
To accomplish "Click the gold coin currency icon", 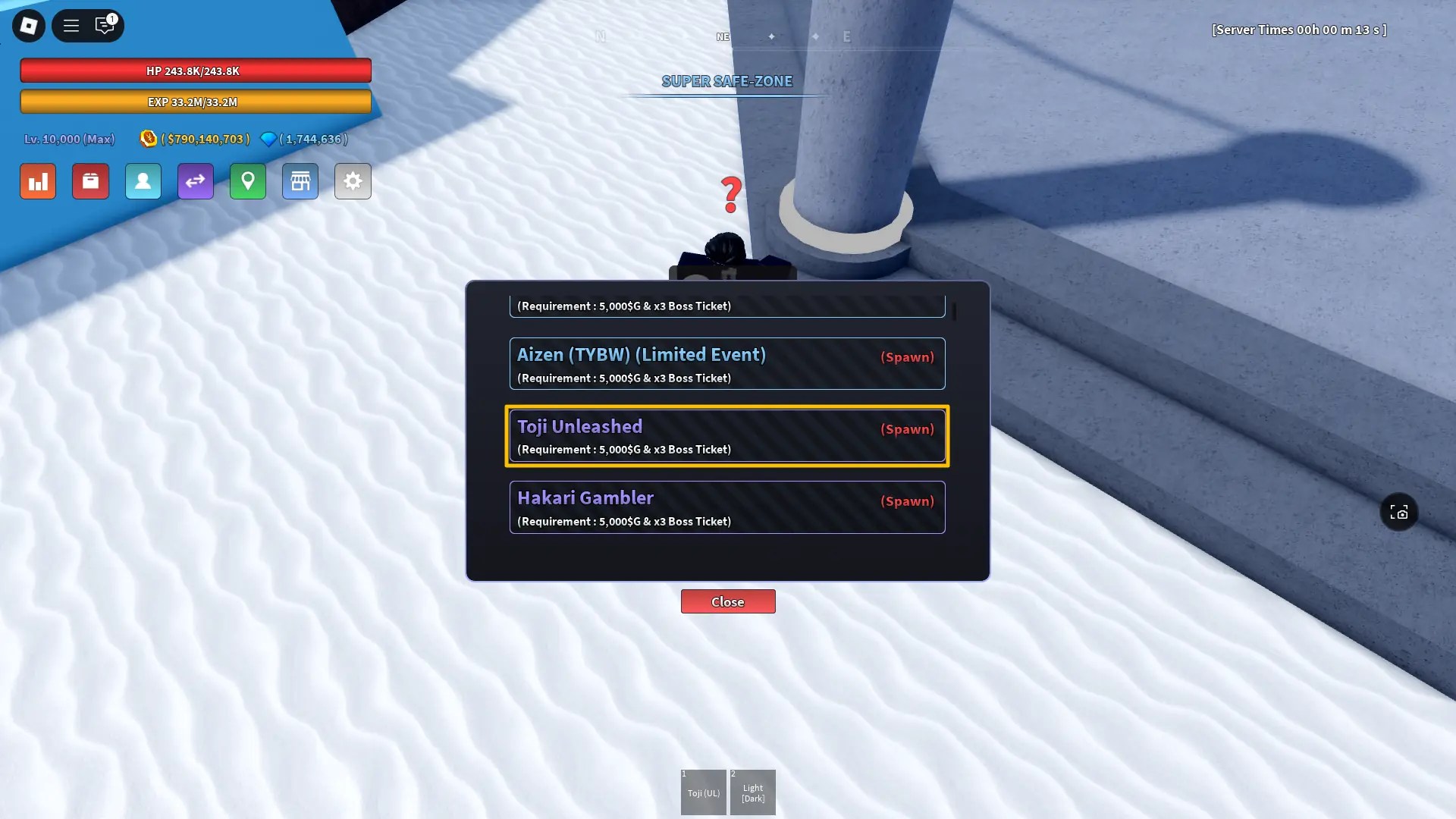I will click(149, 139).
